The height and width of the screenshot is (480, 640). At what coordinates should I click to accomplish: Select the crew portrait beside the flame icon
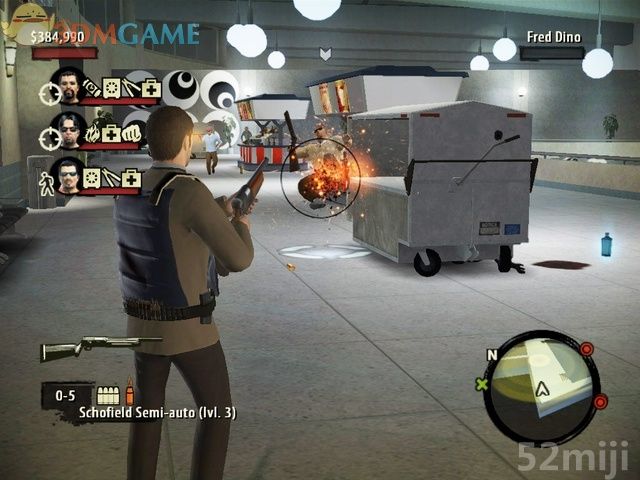(68, 129)
